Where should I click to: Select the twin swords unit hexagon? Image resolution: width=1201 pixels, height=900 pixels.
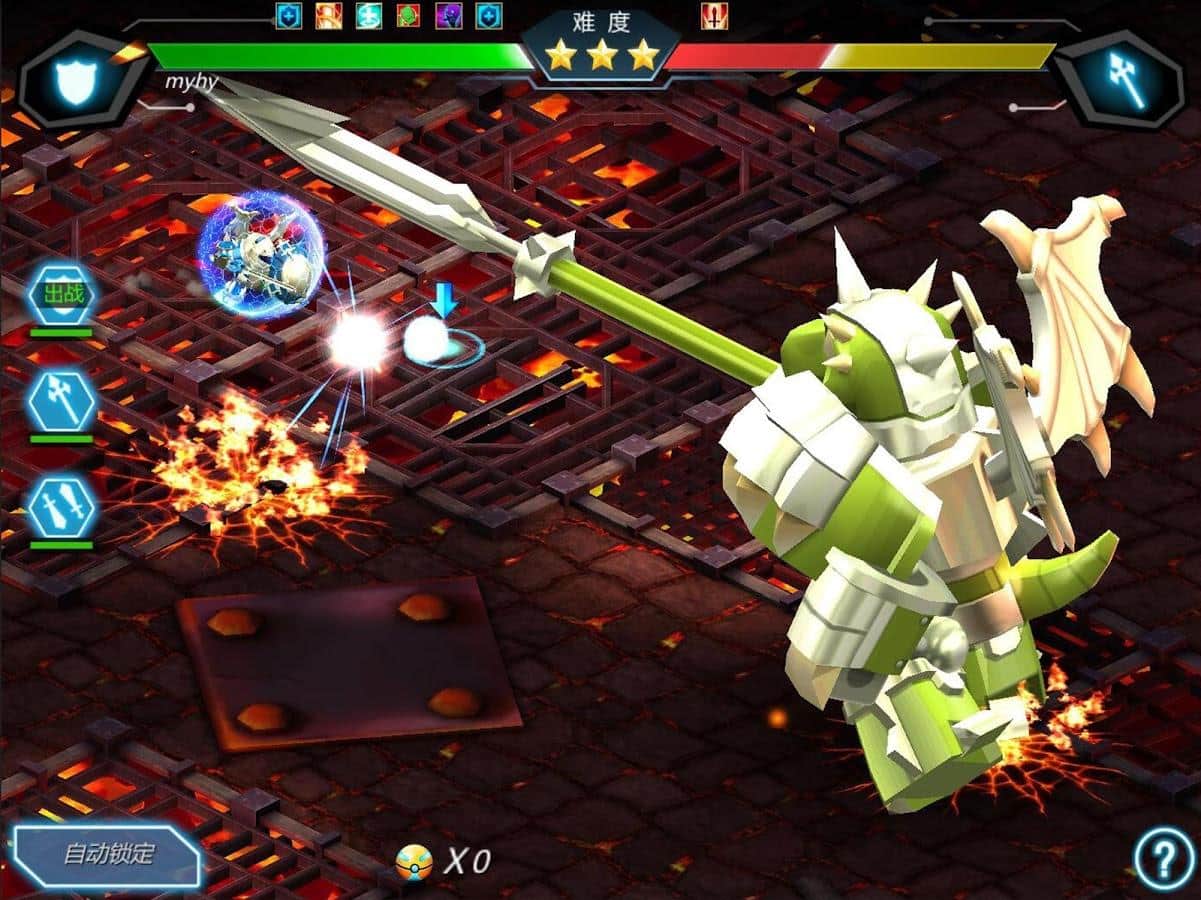point(62,508)
